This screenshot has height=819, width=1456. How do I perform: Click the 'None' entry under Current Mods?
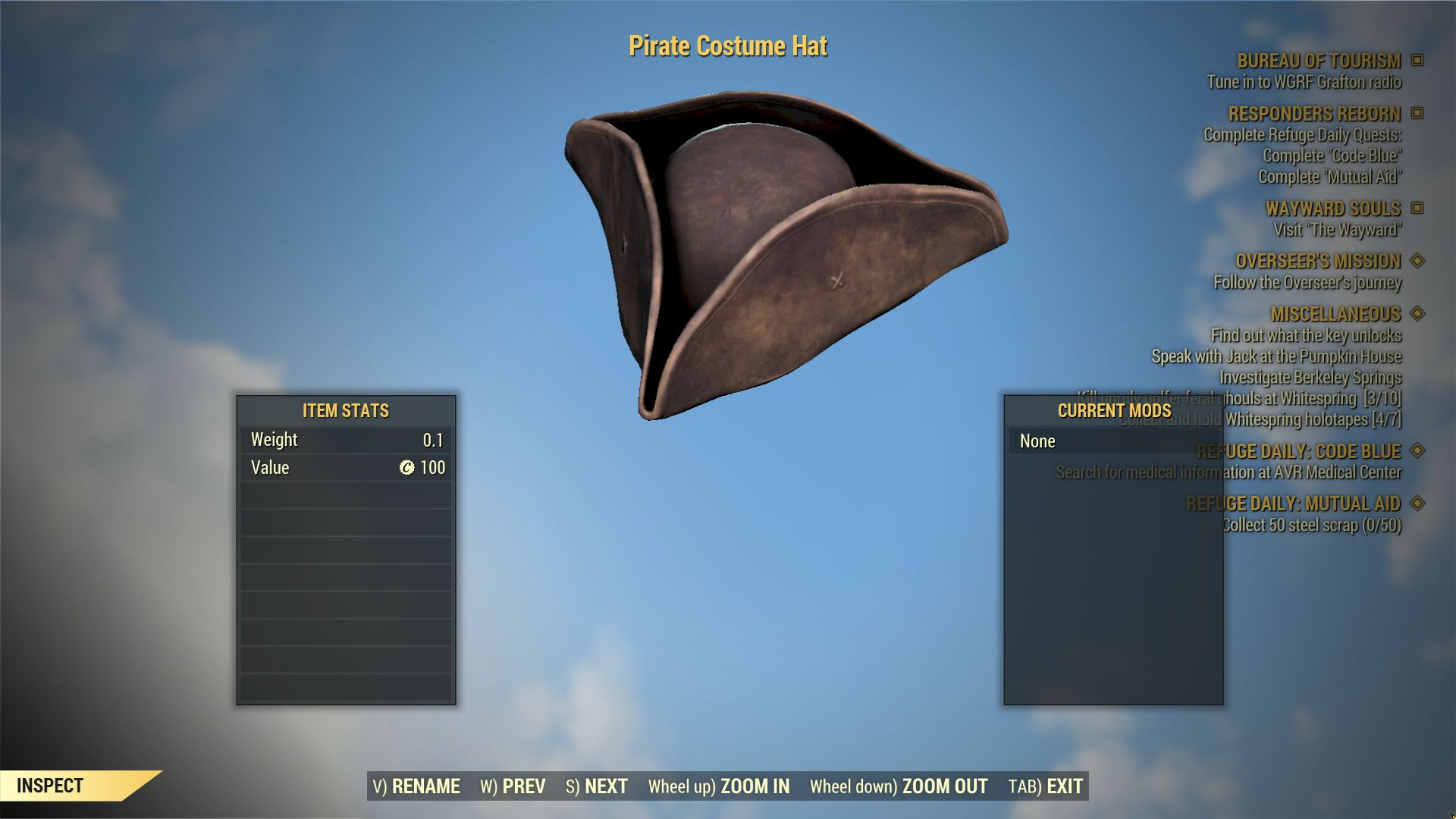pyautogui.click(x=1037, y=441)
